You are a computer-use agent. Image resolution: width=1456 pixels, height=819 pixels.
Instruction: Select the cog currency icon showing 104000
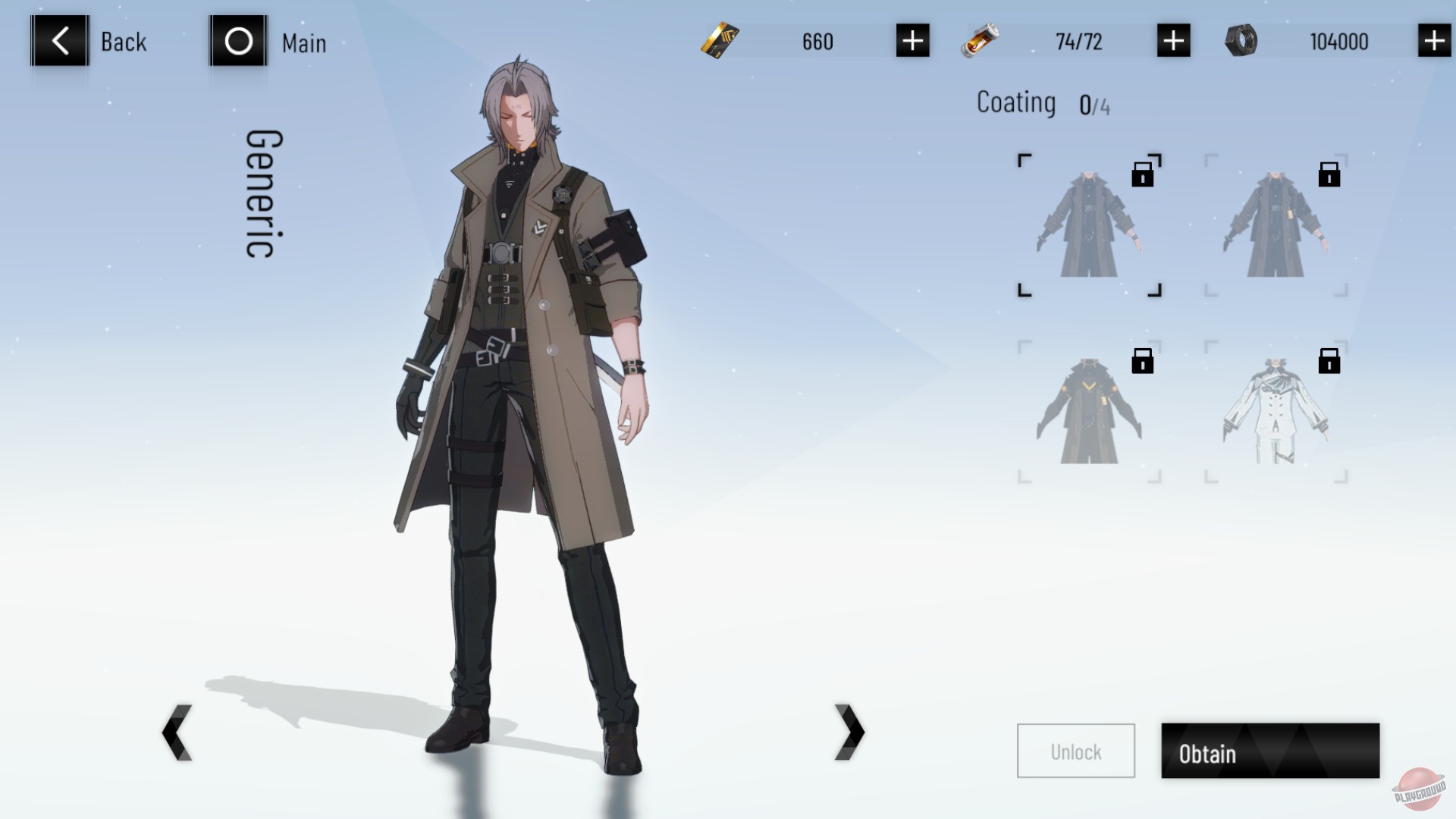coord(1242,42)
